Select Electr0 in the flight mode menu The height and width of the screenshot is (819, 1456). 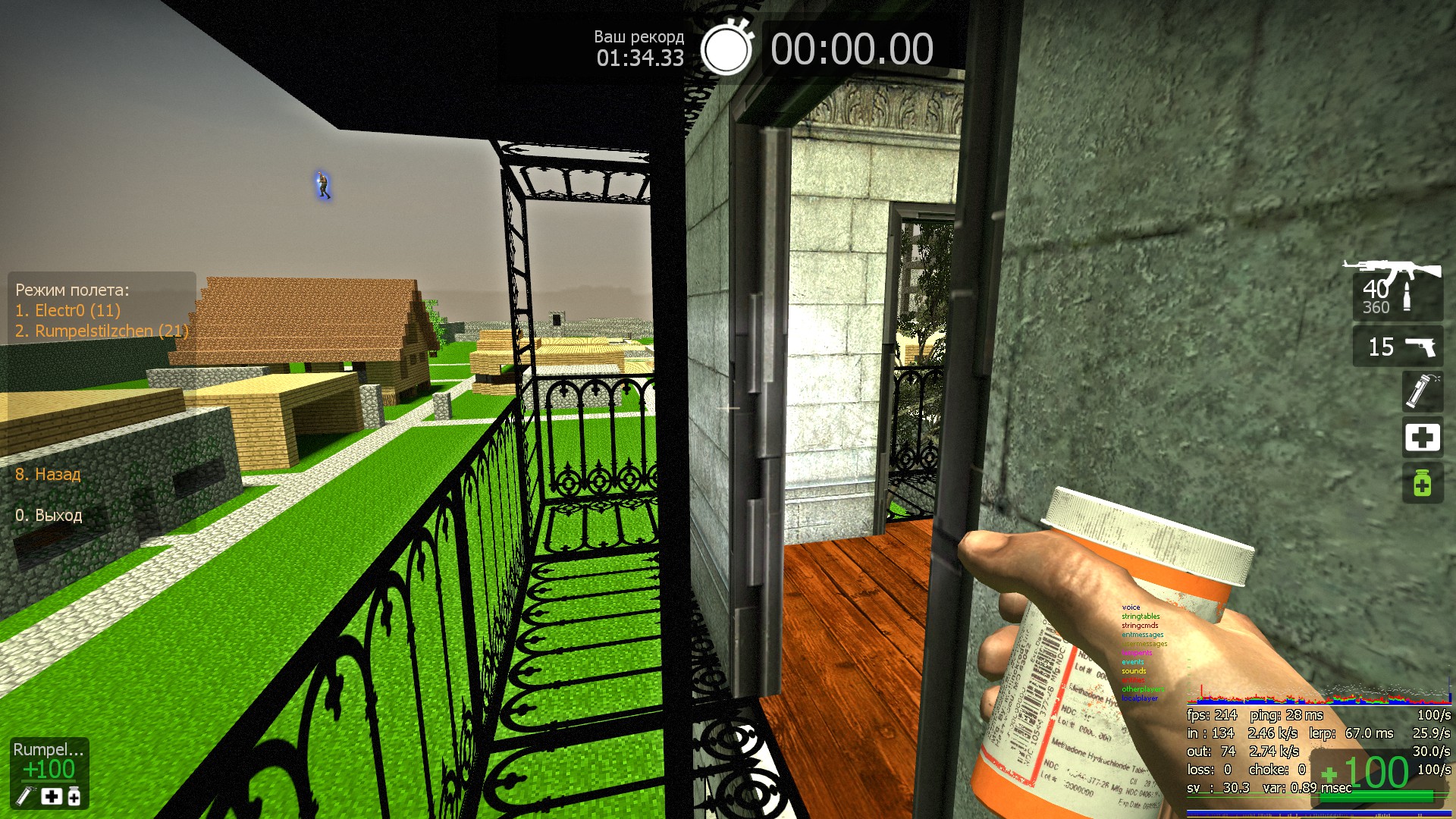click(x=68, y=310)
